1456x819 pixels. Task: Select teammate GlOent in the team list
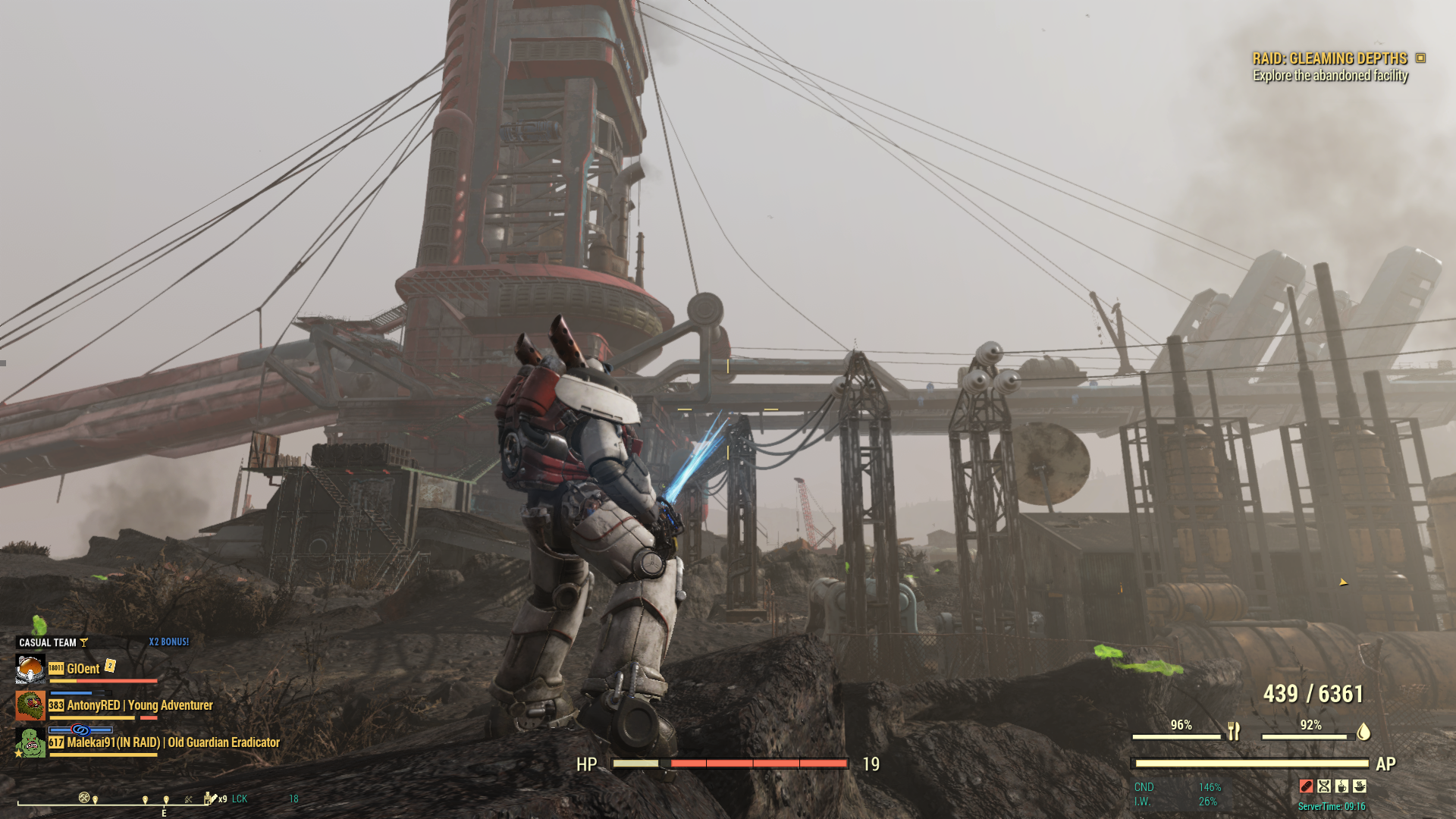pyautogui.click(x=83, y=669)
